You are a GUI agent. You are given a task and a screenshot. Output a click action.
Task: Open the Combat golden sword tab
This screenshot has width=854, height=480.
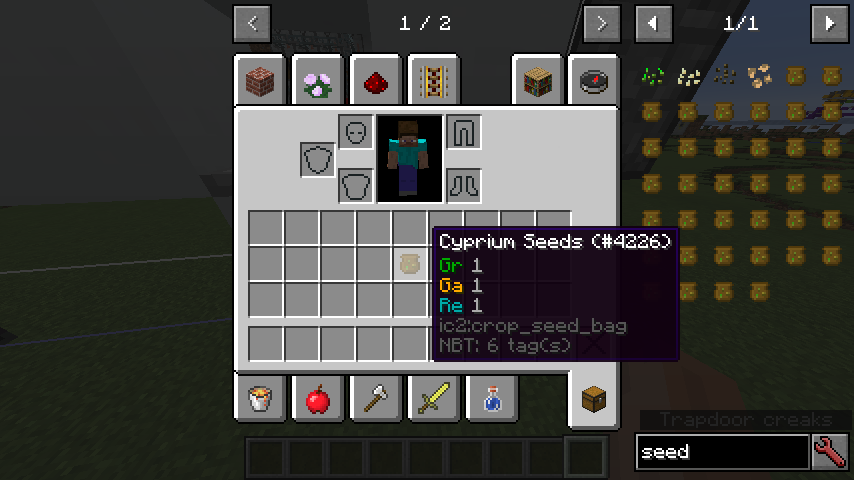pyautogui.click(x=434, y=400)
